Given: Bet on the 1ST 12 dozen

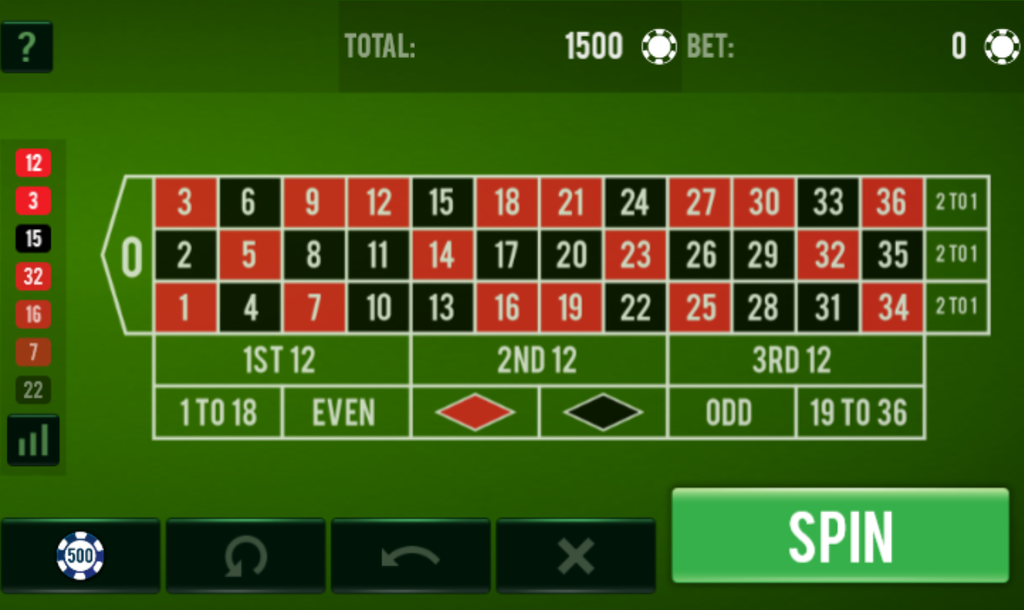Looking at the screenshot, I should [x=281, y=360].
